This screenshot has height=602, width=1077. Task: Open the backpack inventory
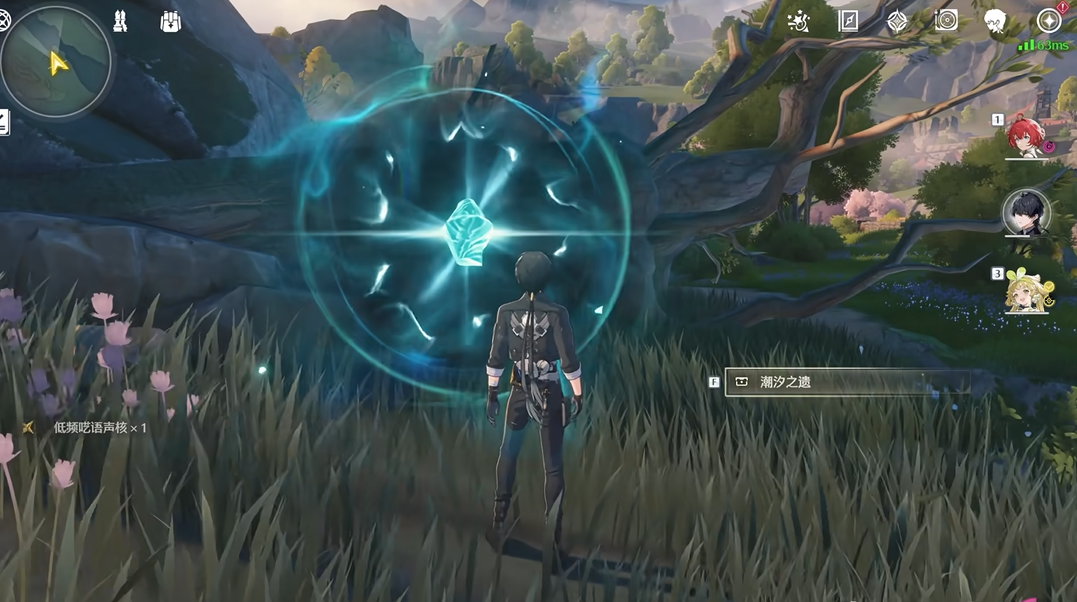(x=170, y=21)
